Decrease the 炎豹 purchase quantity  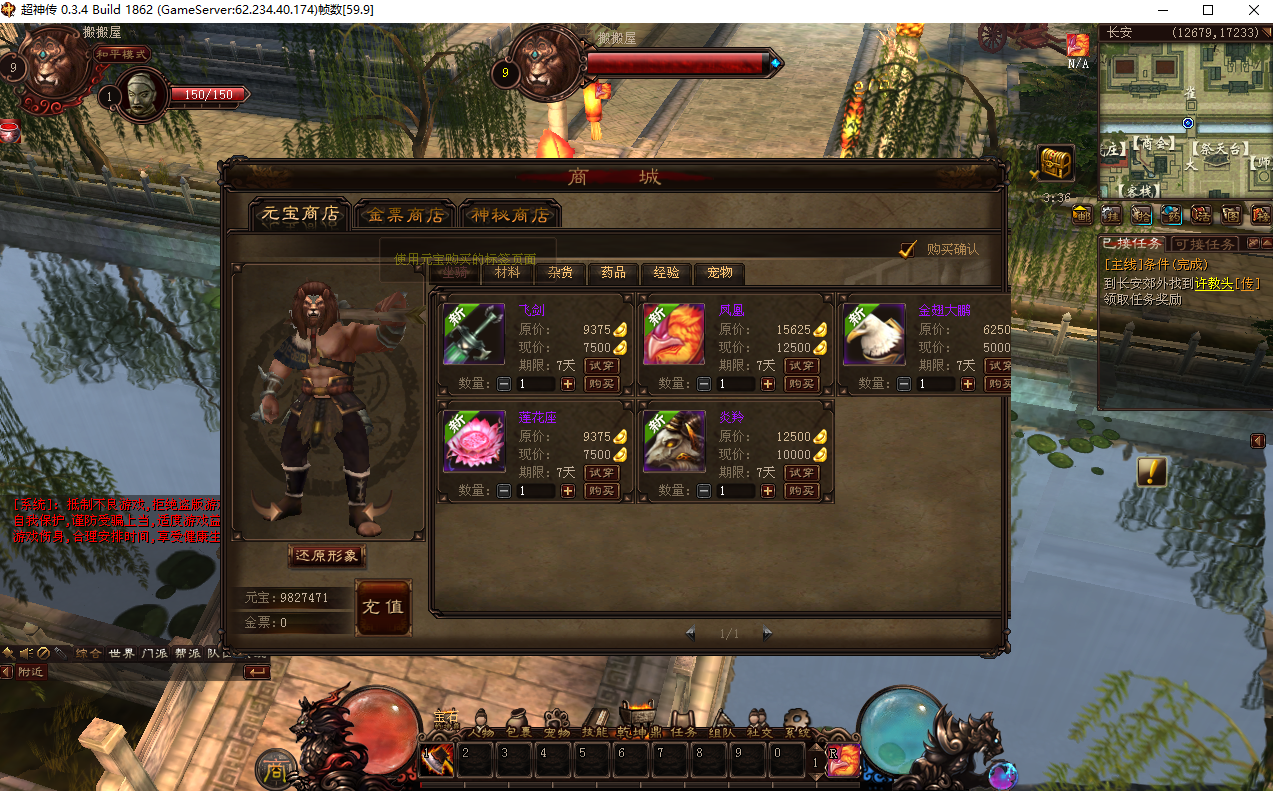tap(704, 491)
